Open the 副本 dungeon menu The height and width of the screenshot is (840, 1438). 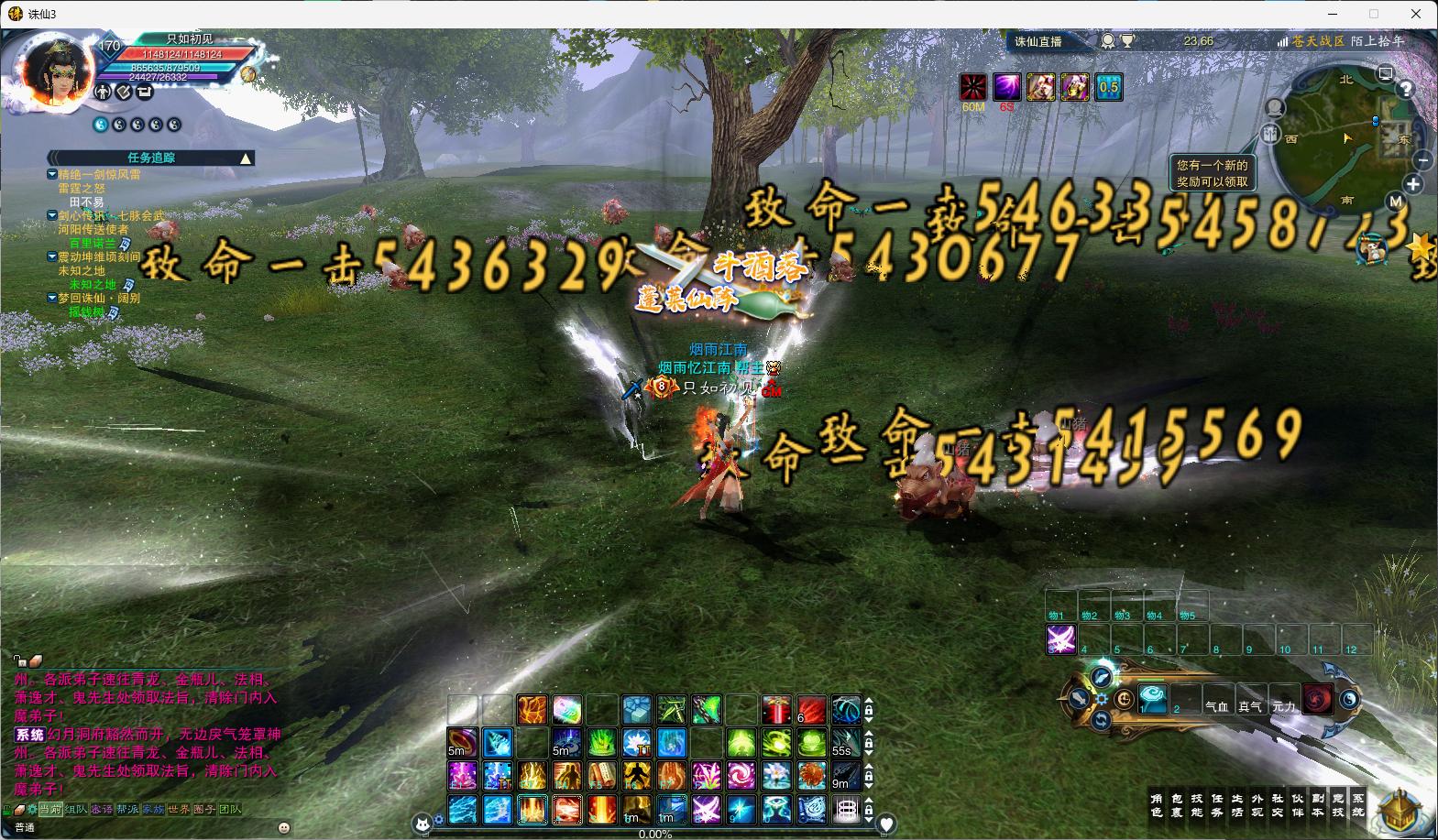tap(1318, 805)
